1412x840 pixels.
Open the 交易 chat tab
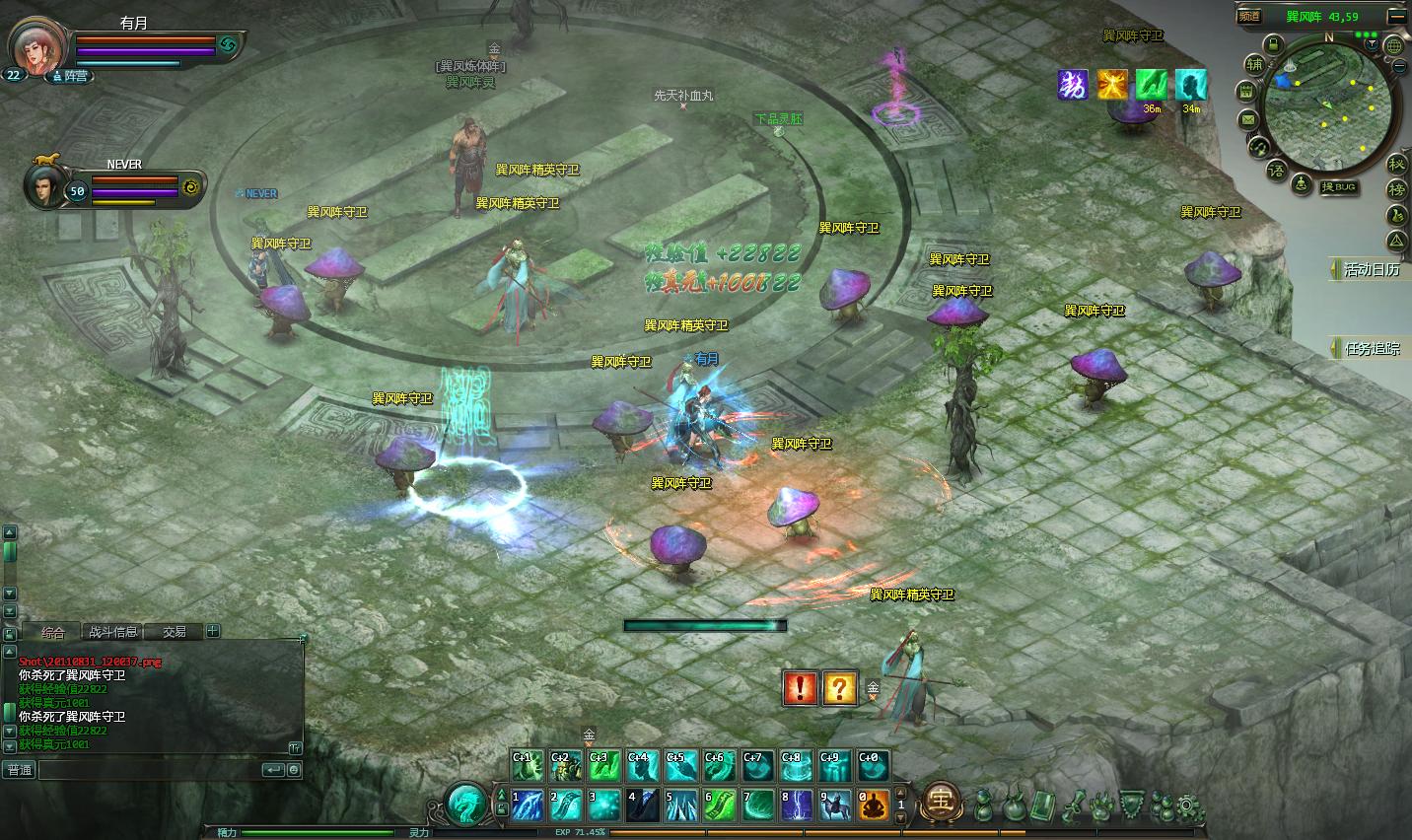[x=175, y=632]
